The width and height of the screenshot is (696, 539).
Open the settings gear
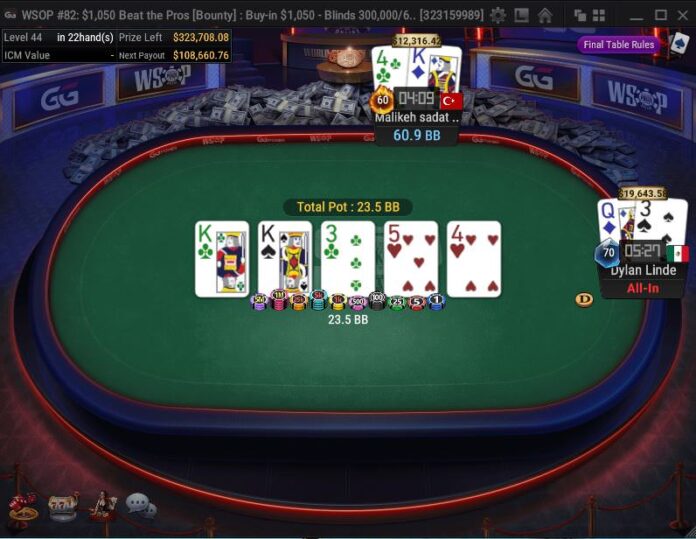coord(497,15)
